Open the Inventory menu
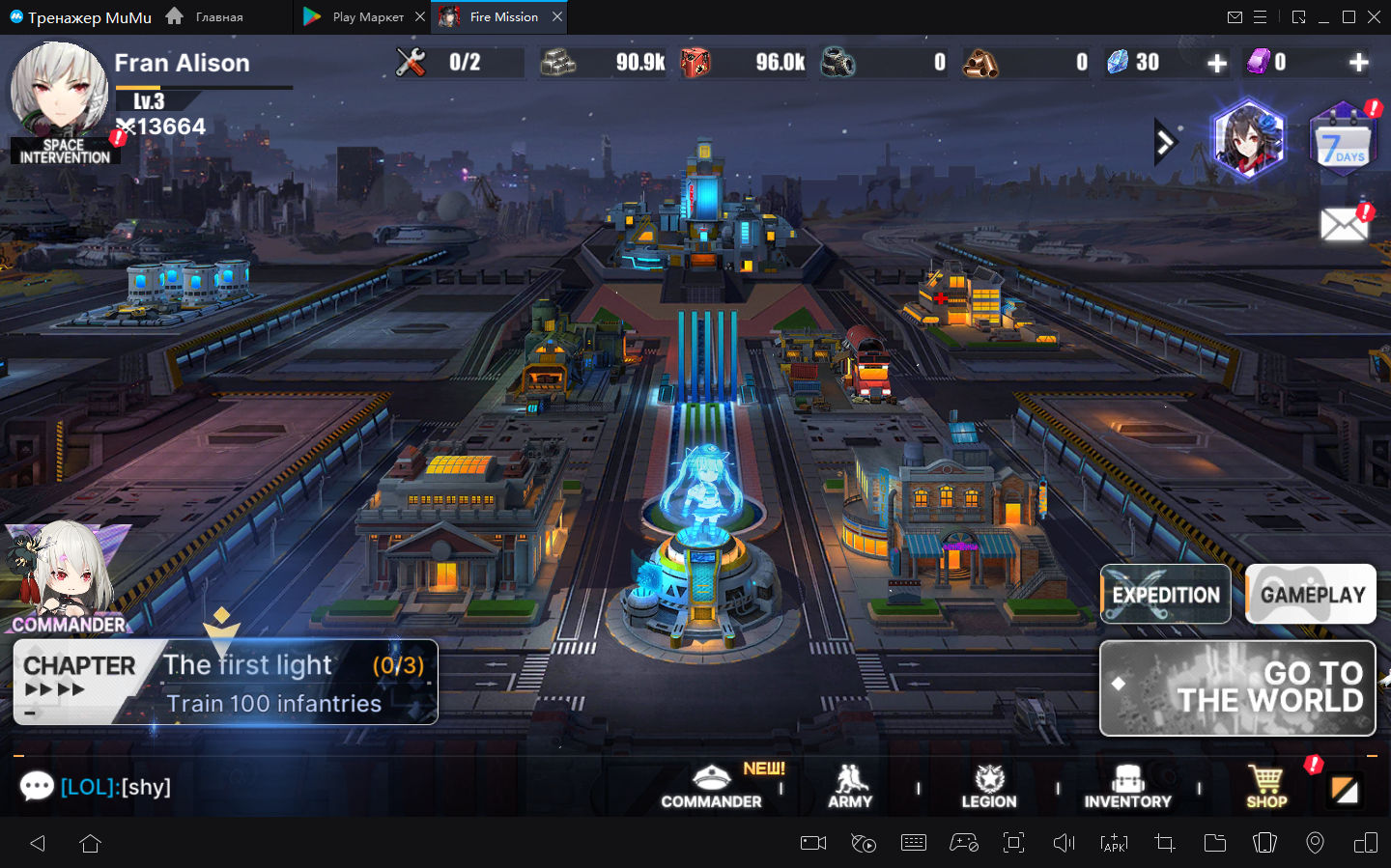Screen dimensions: 1391x868 coord(1127,786)
